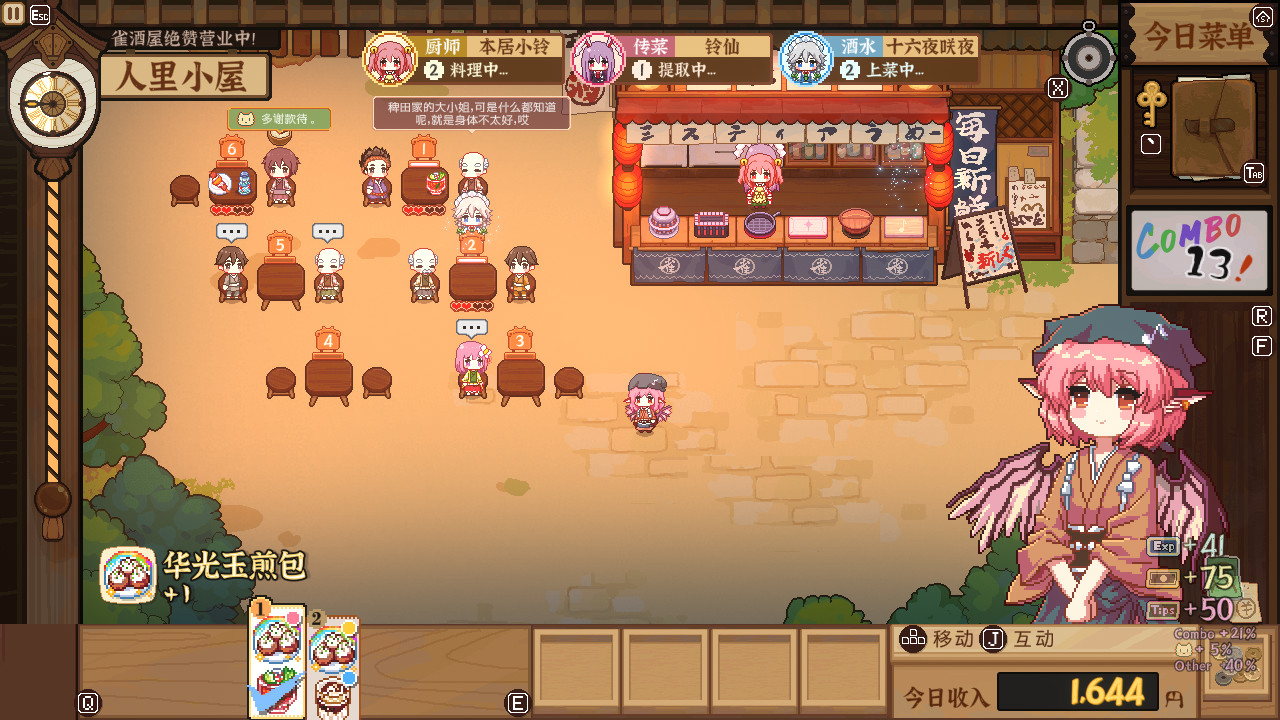
Task: Click the pause icon at top left
Action: (x=14, y=12)
